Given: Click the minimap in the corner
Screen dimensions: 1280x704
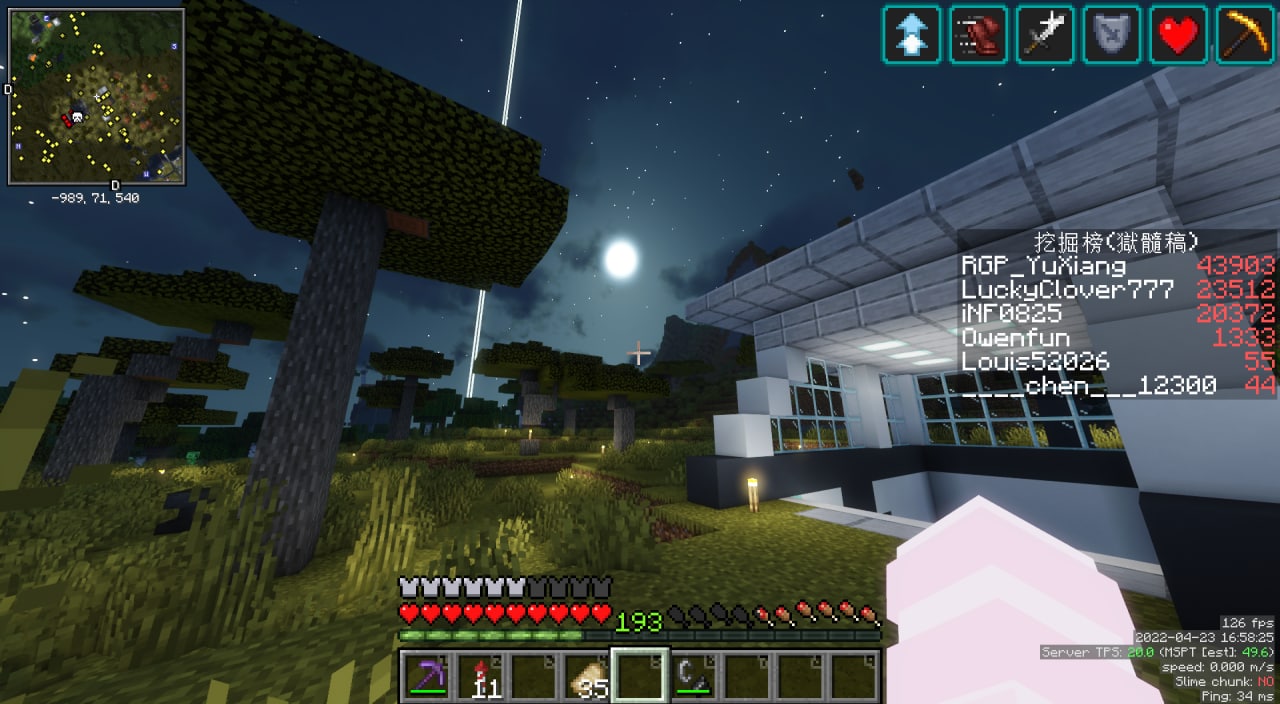Looking at the screenshot, I should tap(96, 96).
